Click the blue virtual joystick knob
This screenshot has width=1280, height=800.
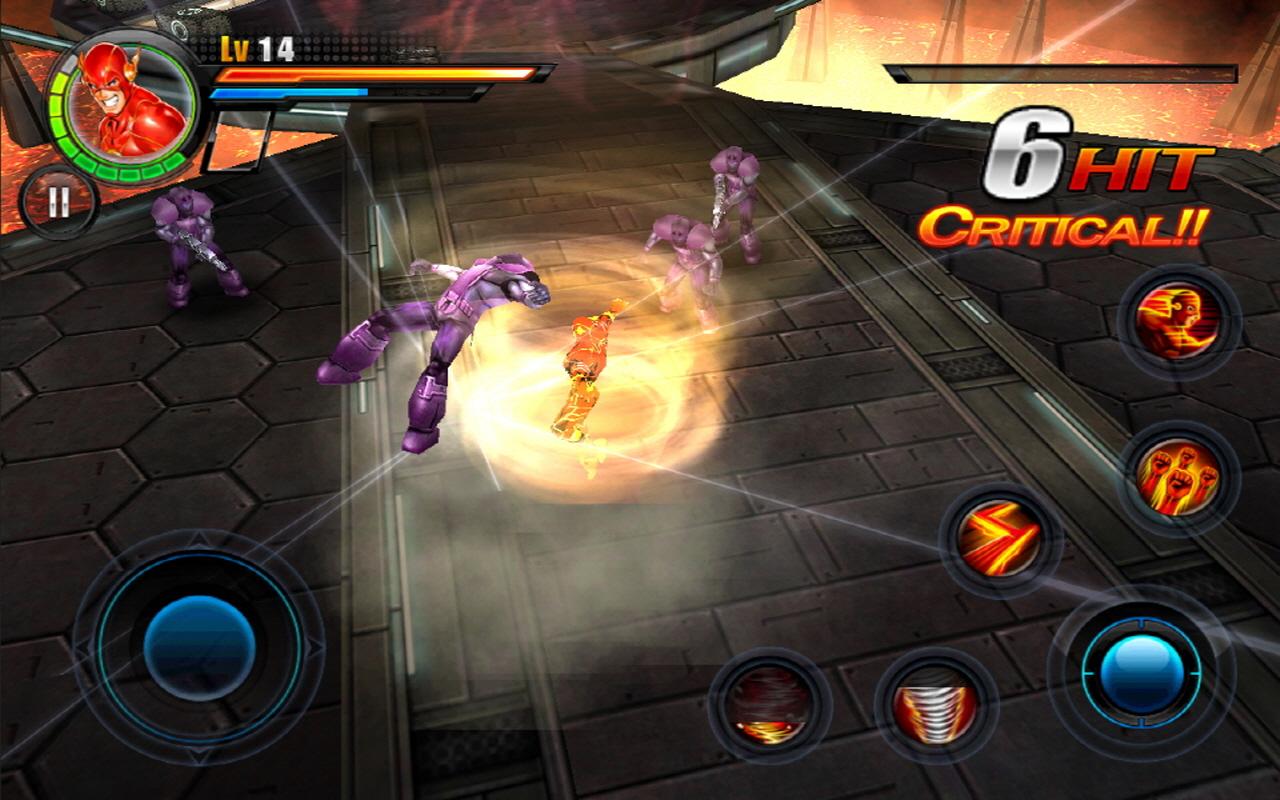[199, 647]
